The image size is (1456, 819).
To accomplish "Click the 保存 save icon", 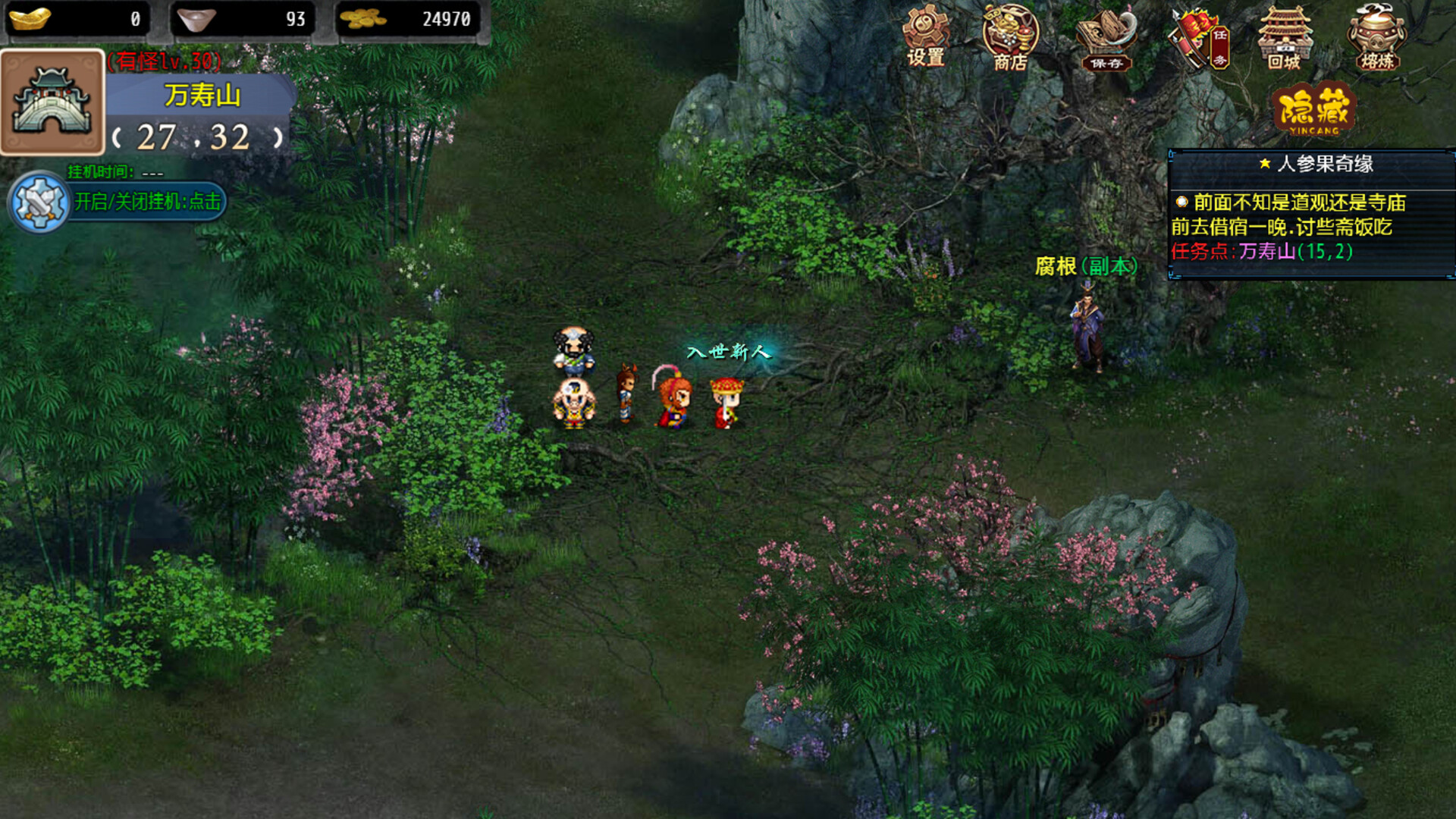I will [x=1103, y=34].
